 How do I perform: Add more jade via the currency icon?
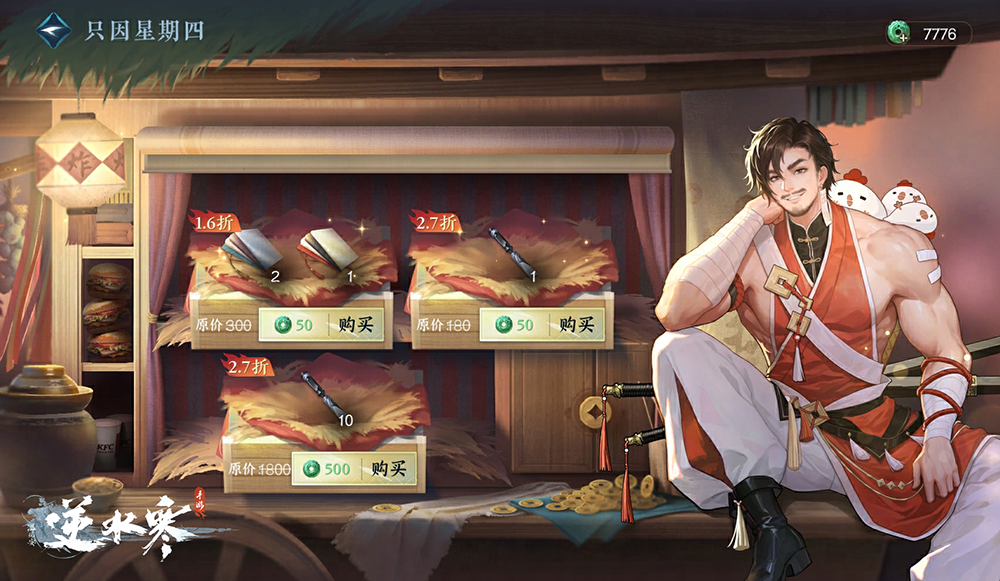(898, 33)
